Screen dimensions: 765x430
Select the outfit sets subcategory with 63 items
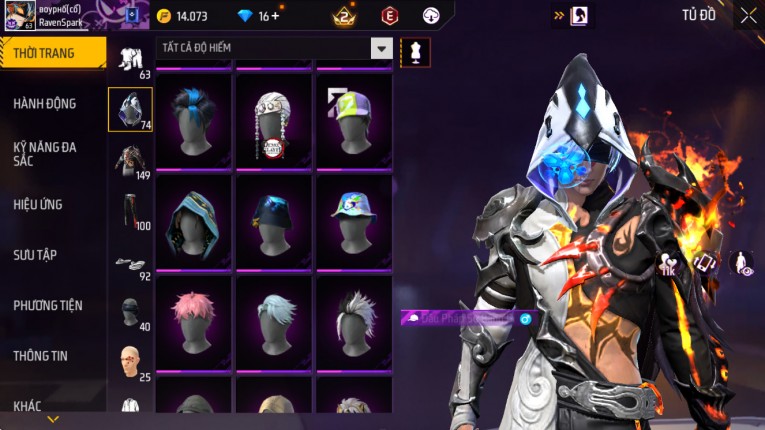[x=130, y=60]
